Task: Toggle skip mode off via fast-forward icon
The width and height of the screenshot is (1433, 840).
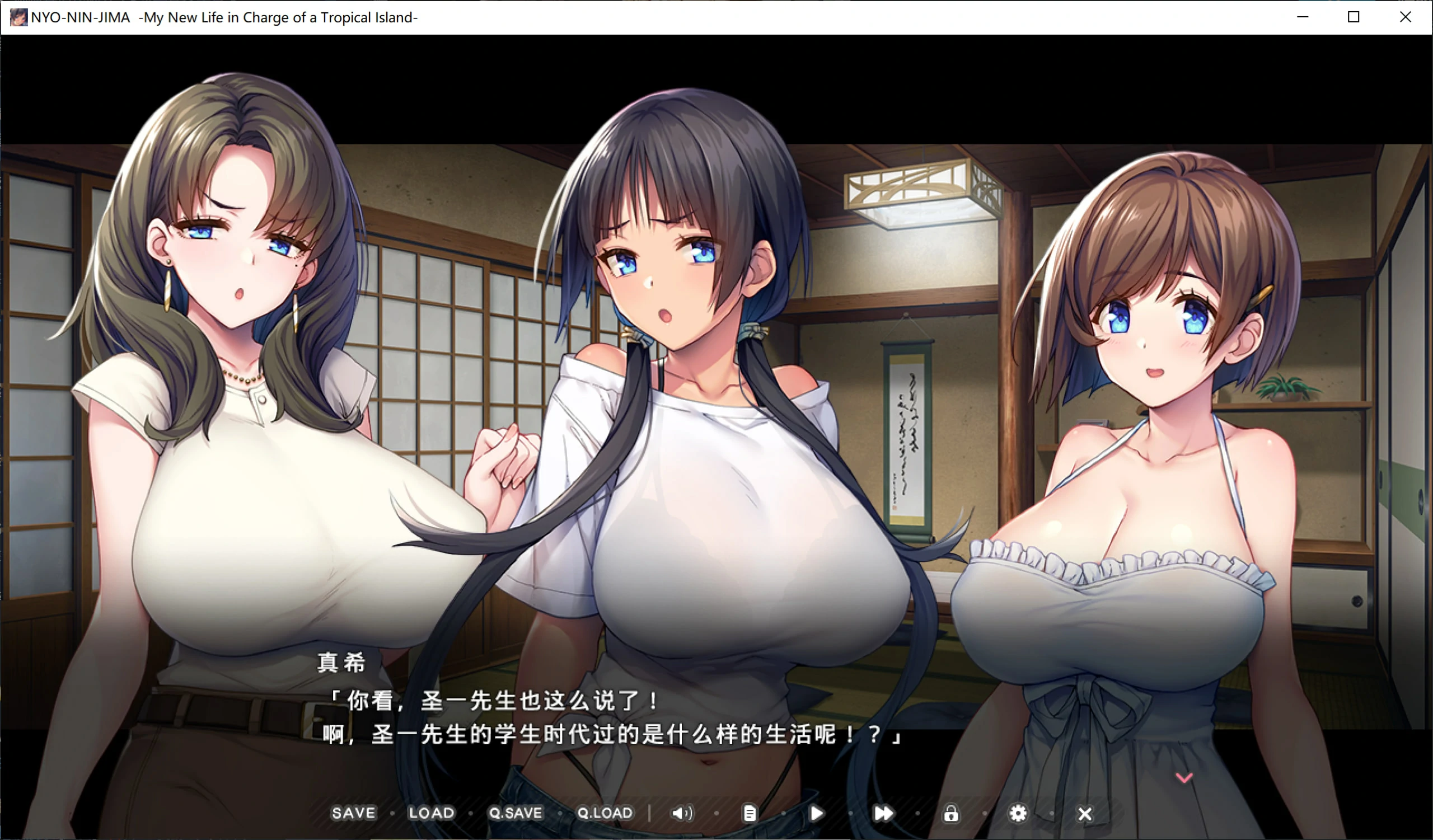Action: 883,814
